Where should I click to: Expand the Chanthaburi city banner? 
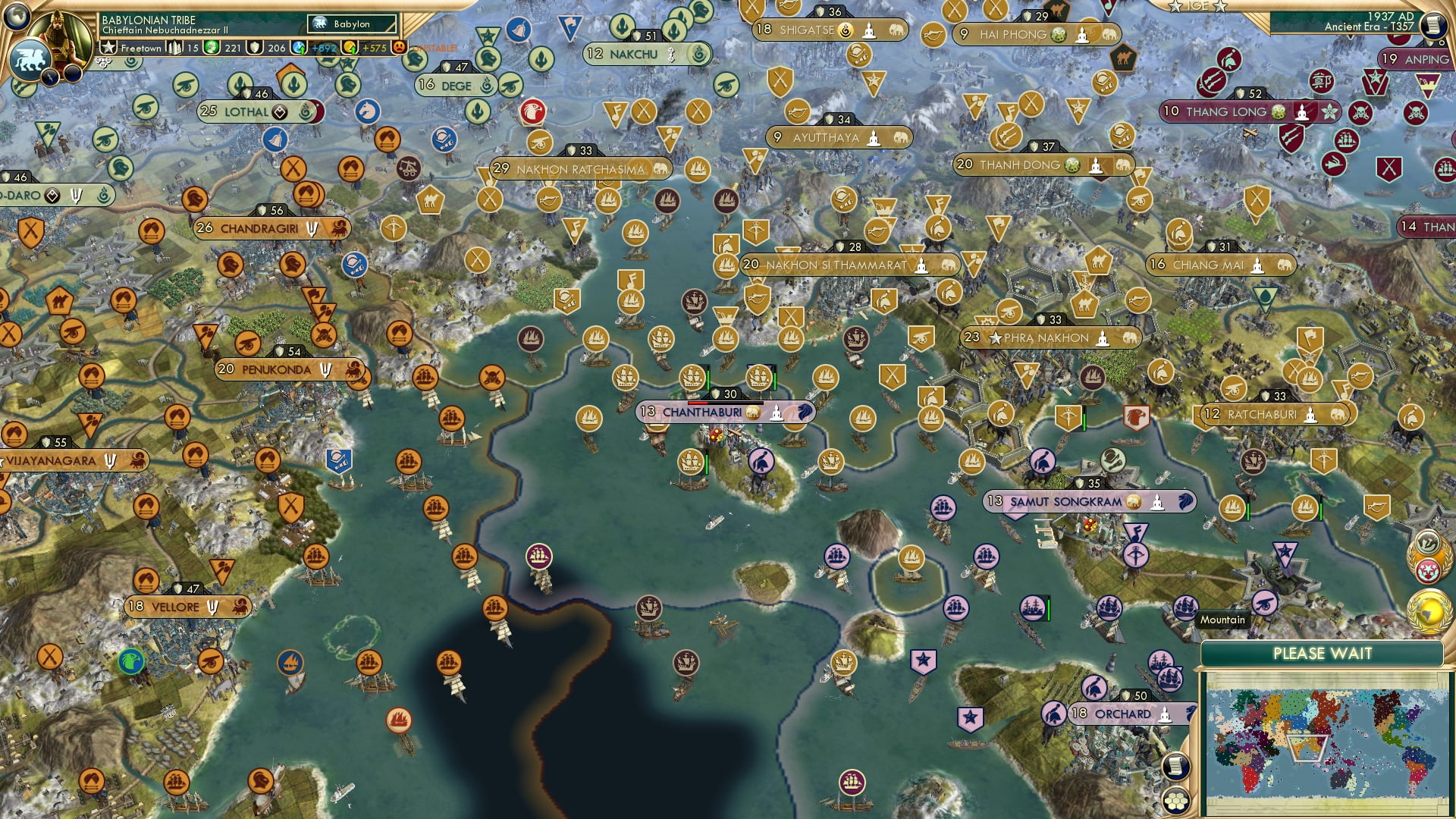pyautogui.click(x=701, y=413)
